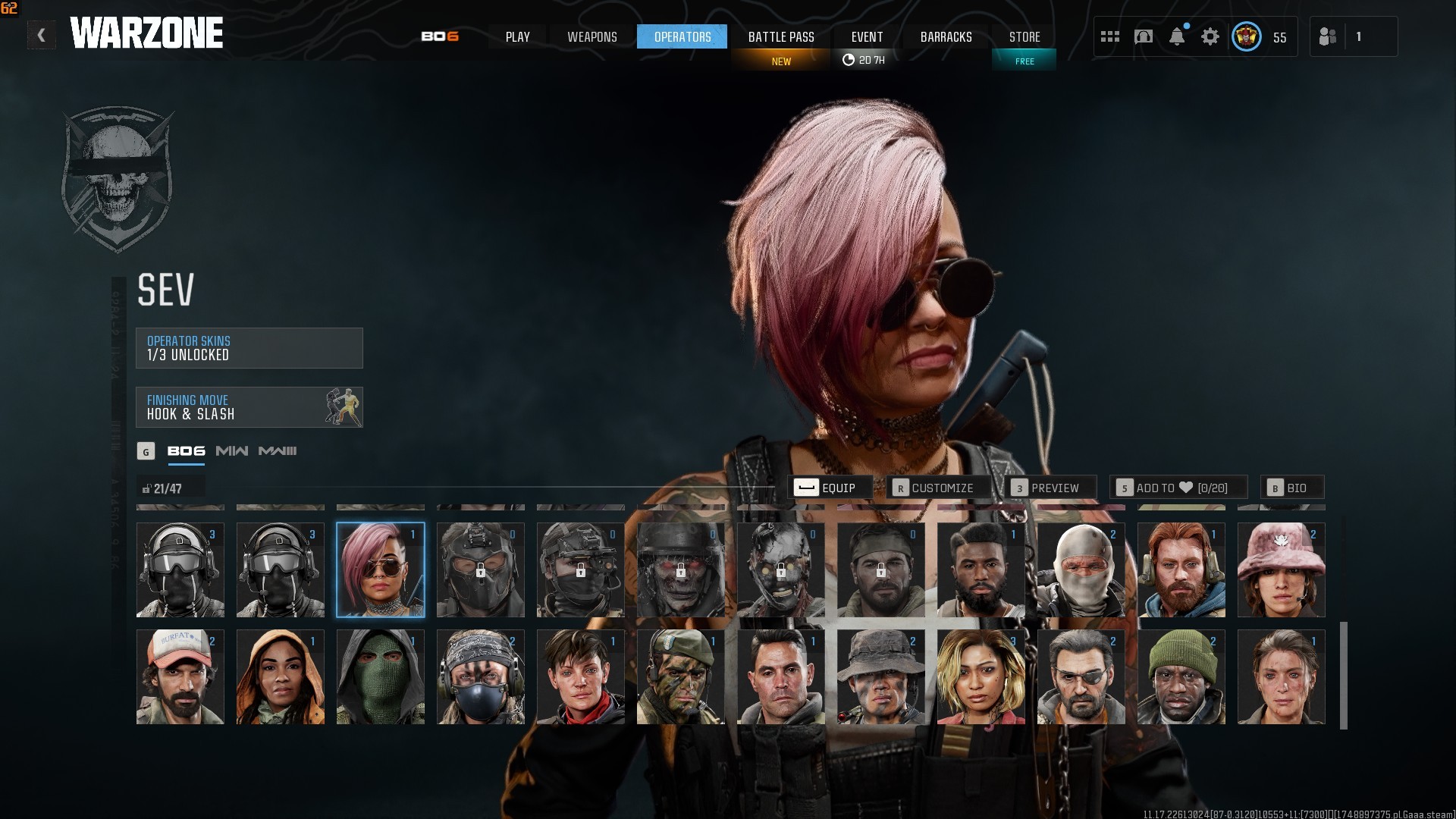Customize the operator Sev

point(940,488)
